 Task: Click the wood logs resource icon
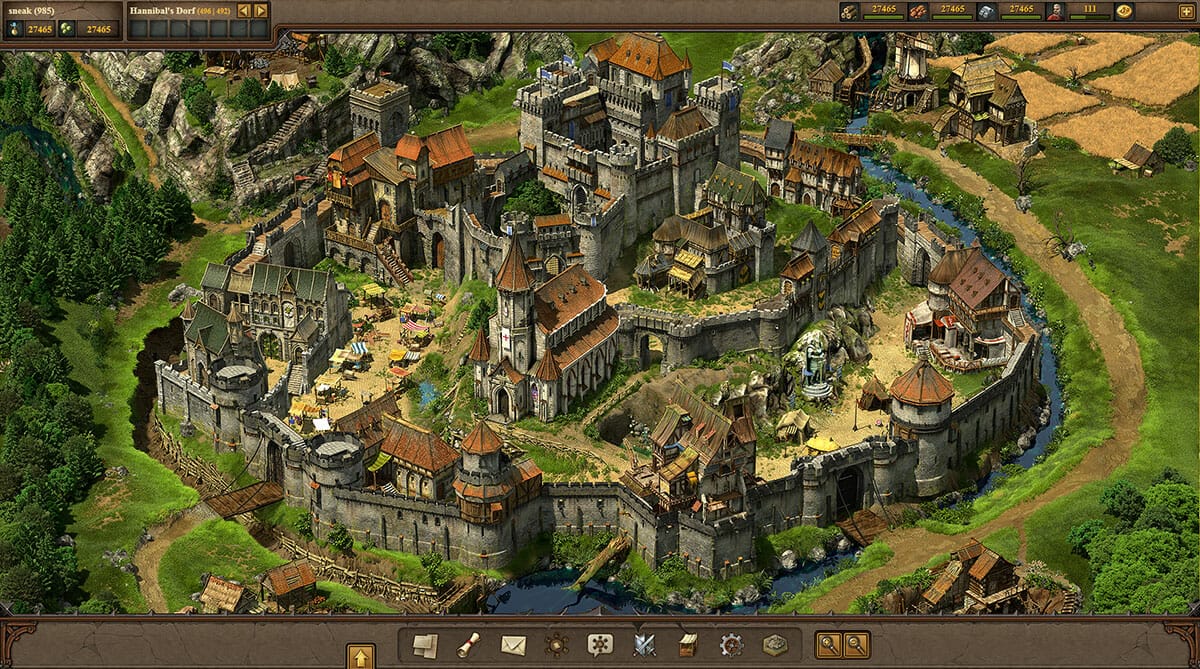pos(849,12)
